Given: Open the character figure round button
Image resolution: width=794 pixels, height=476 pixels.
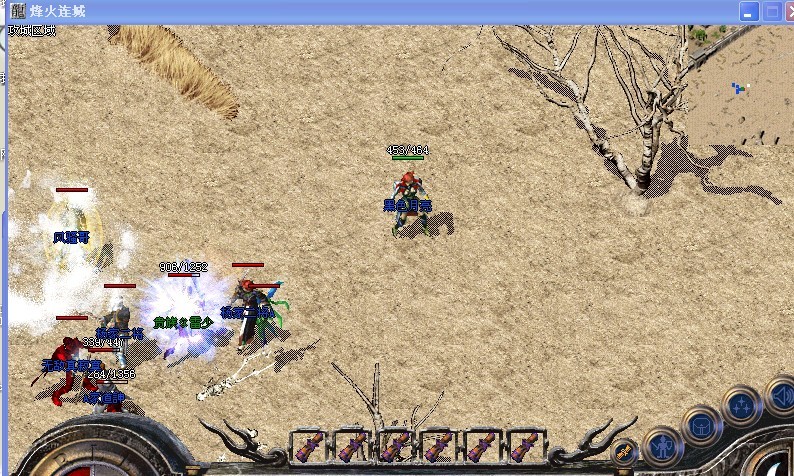Looking at the screenshot, I should [661, 447].
